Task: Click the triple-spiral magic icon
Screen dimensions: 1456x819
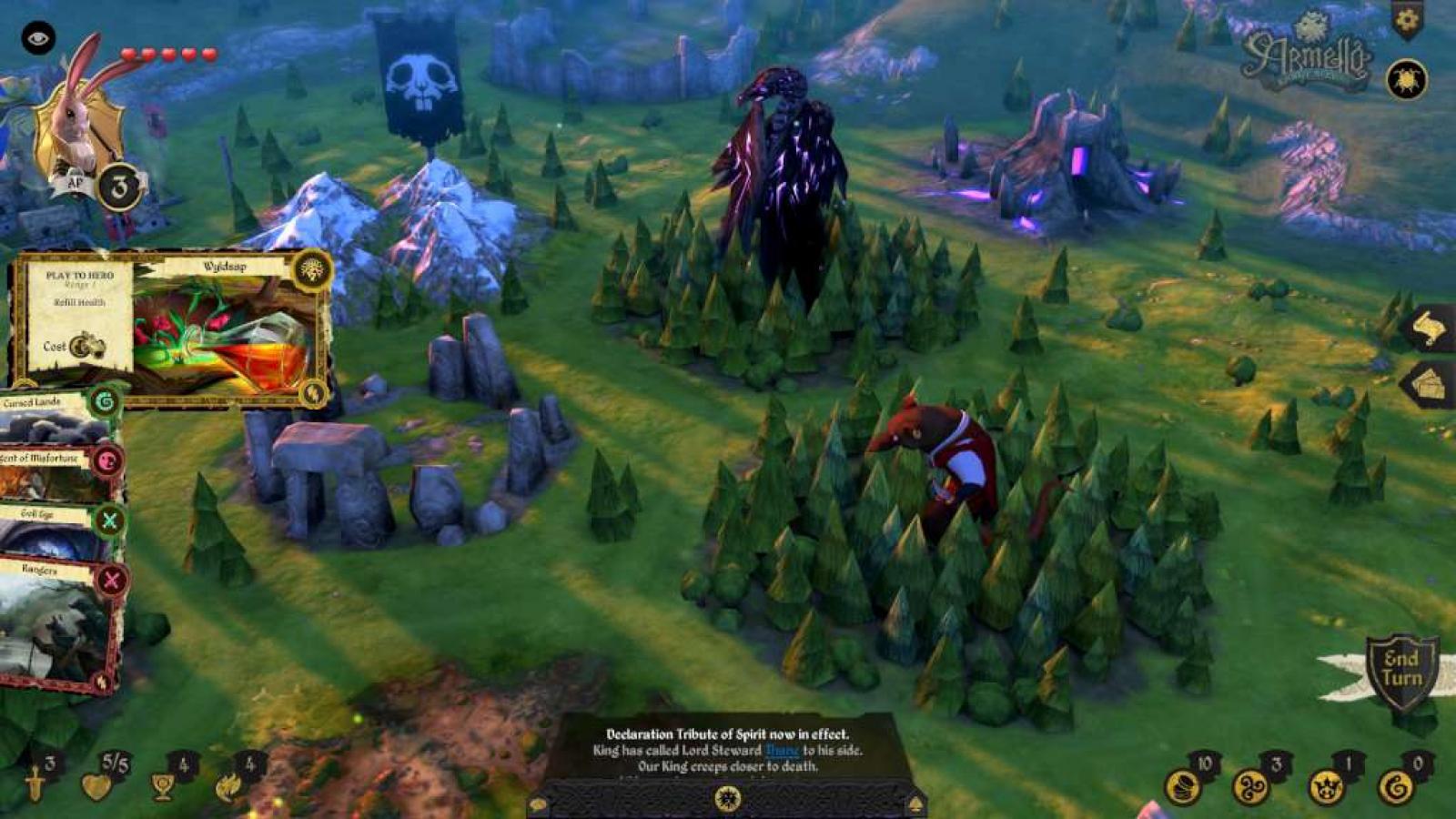Action: 1252,786
